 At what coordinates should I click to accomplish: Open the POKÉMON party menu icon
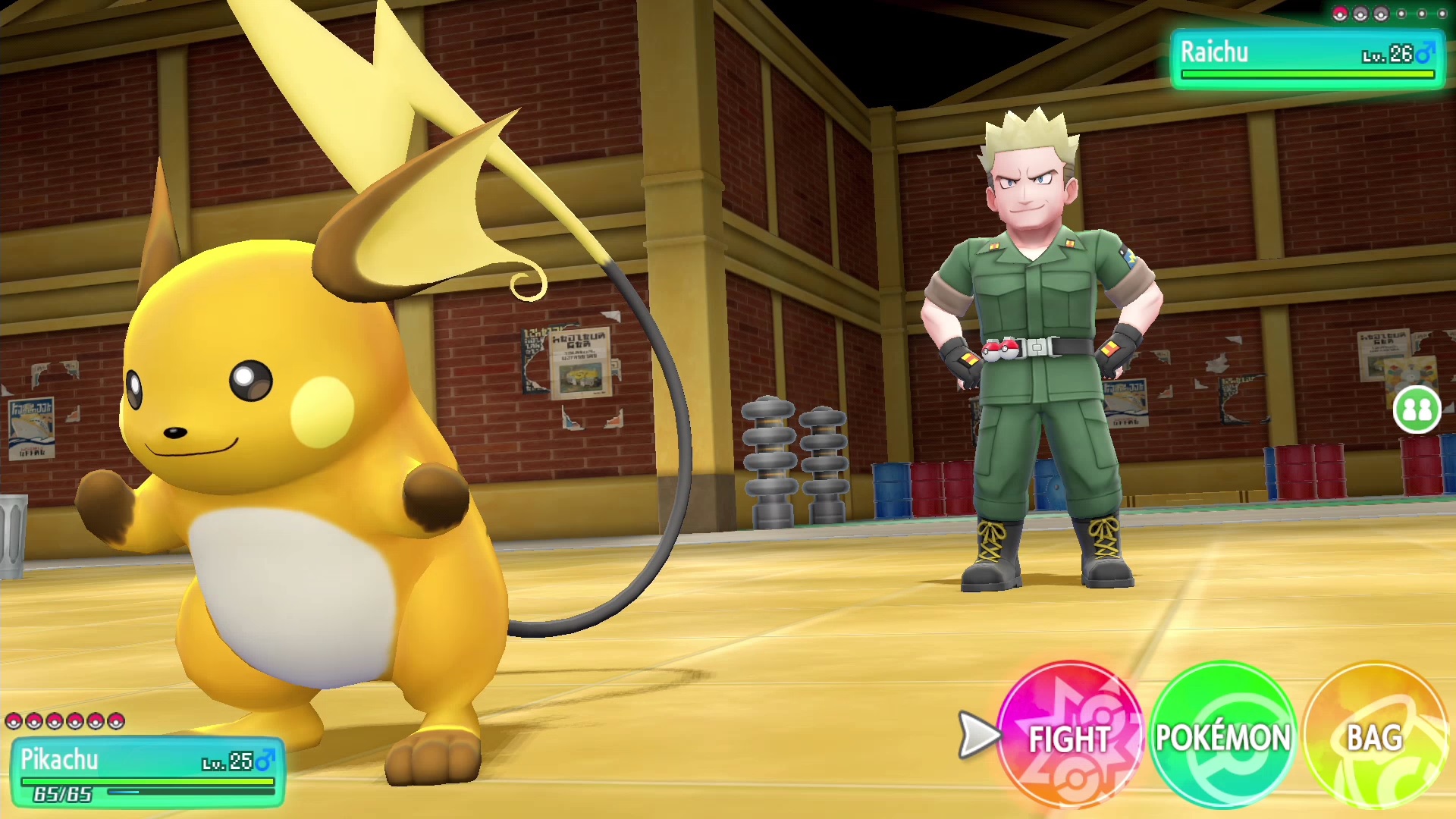tap(1221, 734)
